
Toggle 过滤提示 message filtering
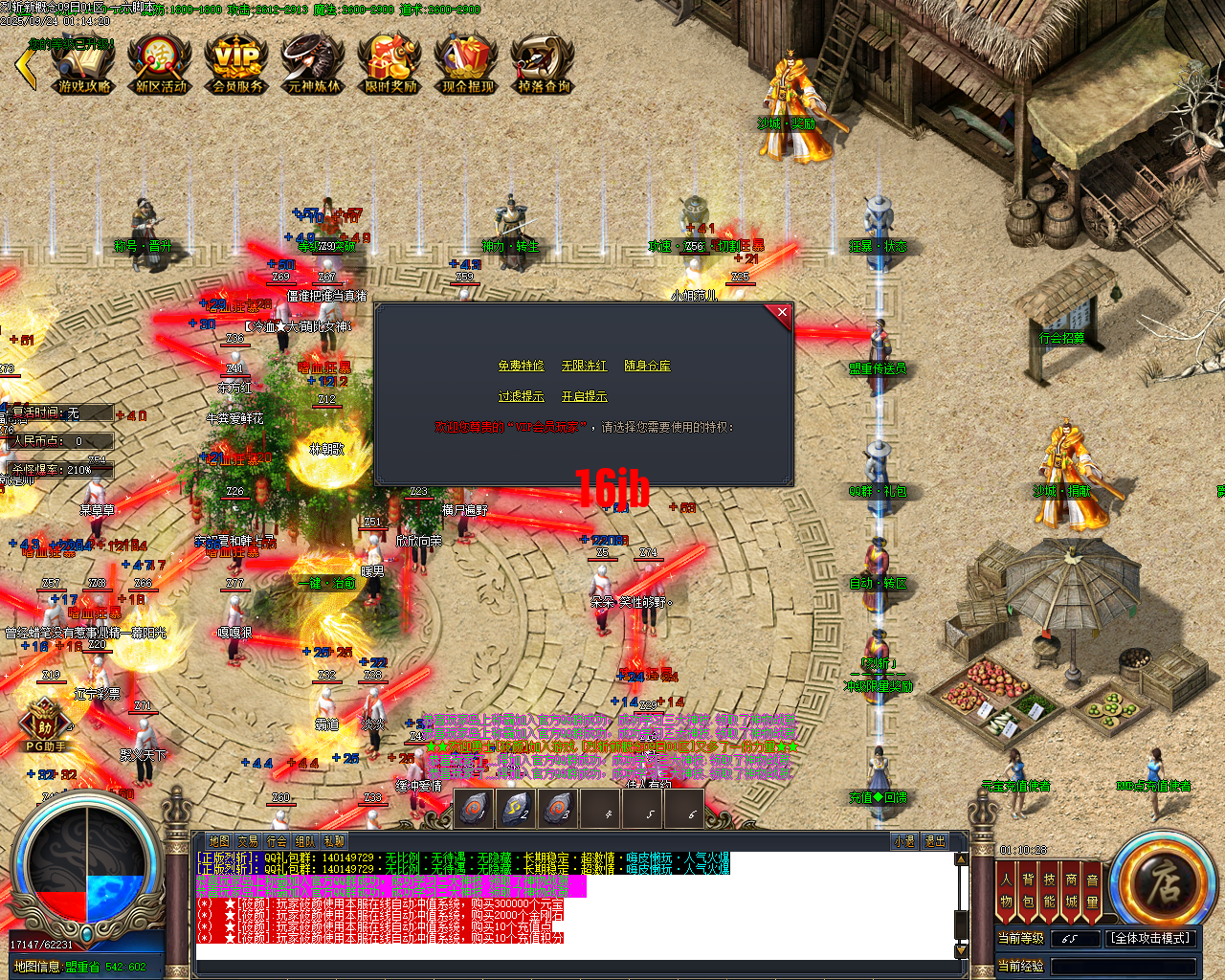(x=522, y=395)
